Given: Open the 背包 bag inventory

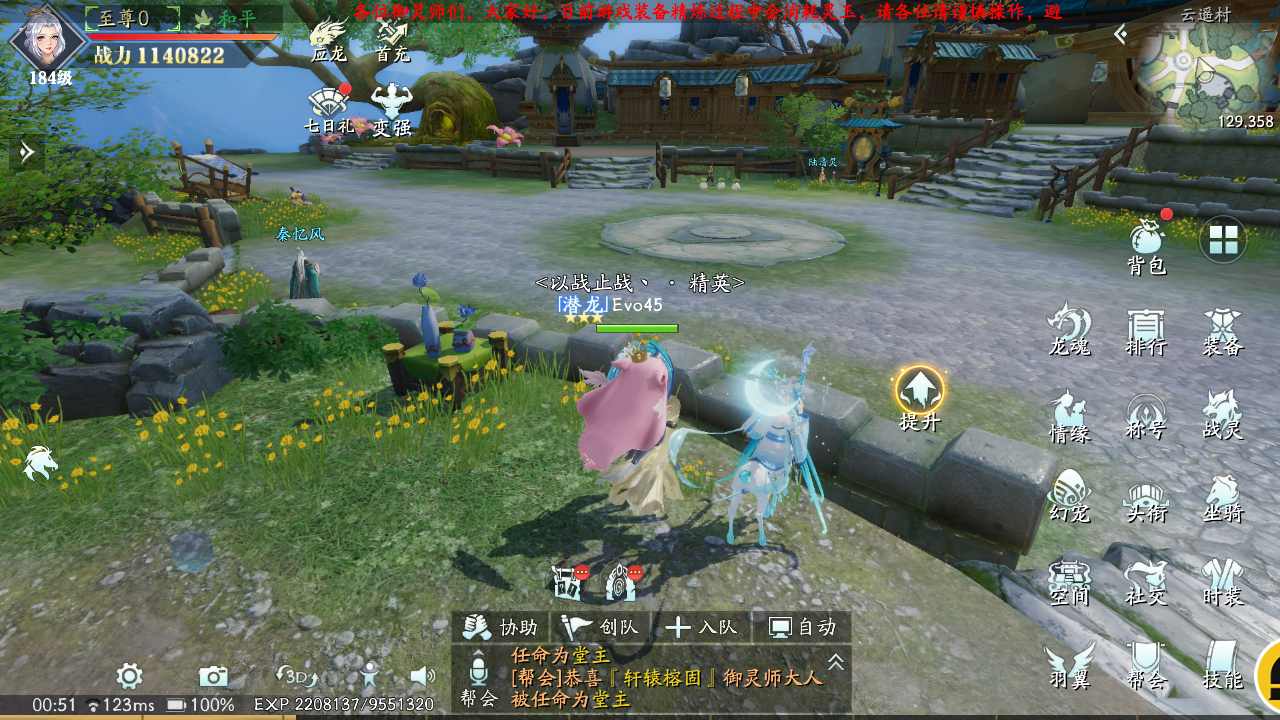Looking at the screenshot, I should (x=1147, y=246).
